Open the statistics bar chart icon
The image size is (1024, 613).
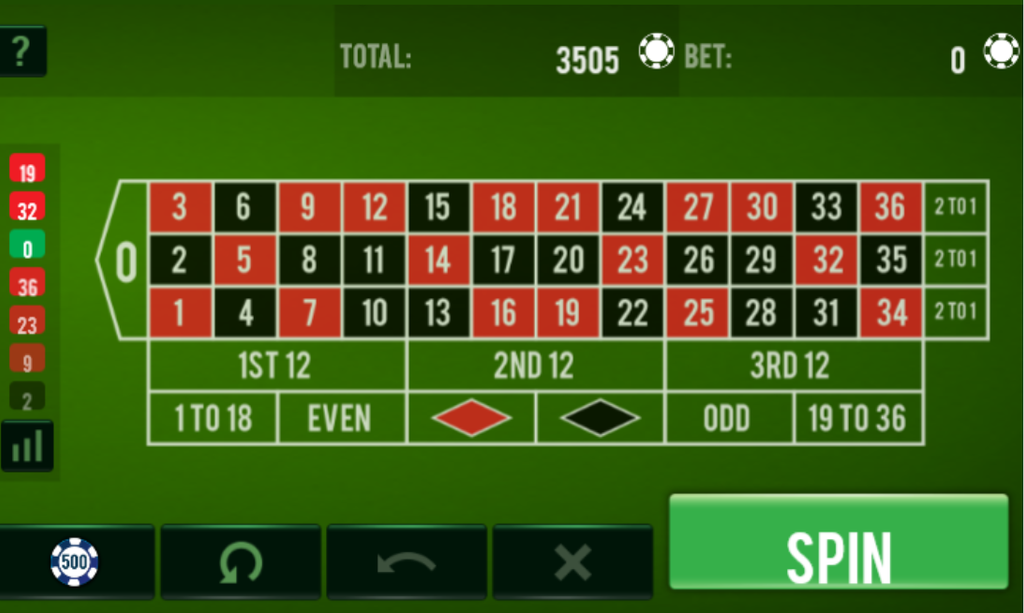point(27,446)
